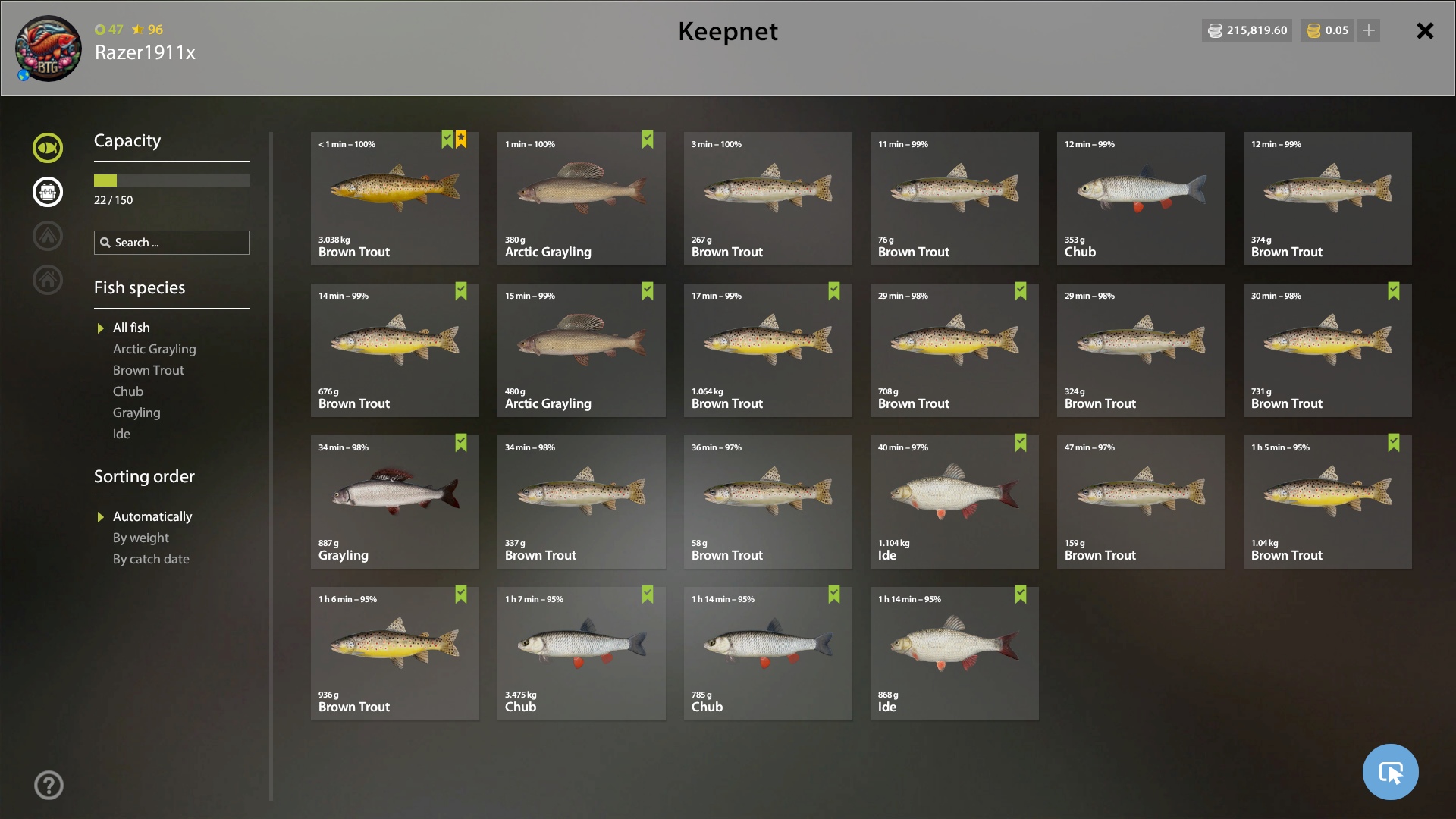
Task: Select the 3.475 kg Chub card
Action: click(x=581, y=654)
